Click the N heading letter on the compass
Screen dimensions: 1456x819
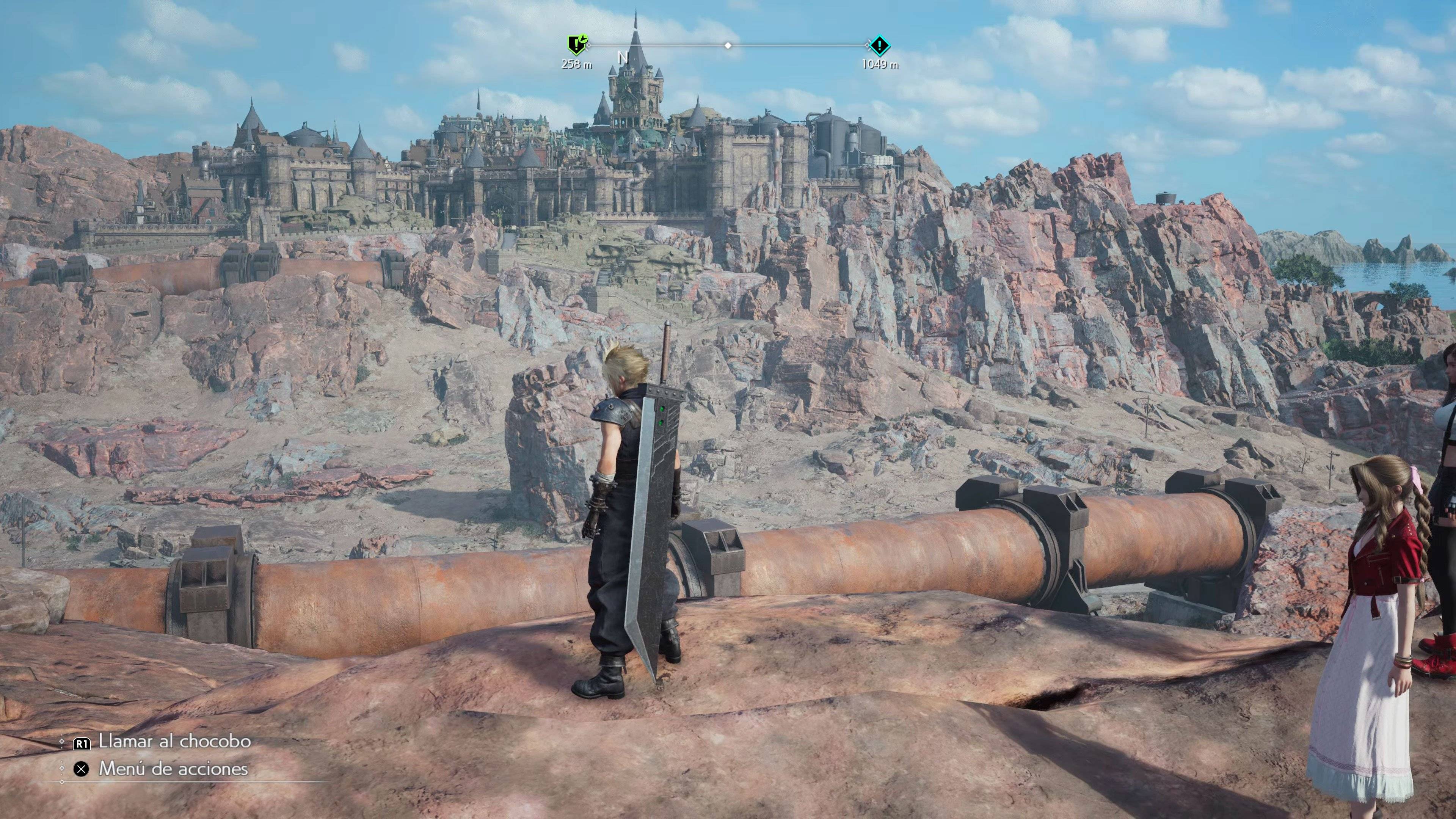coord(623,58)
